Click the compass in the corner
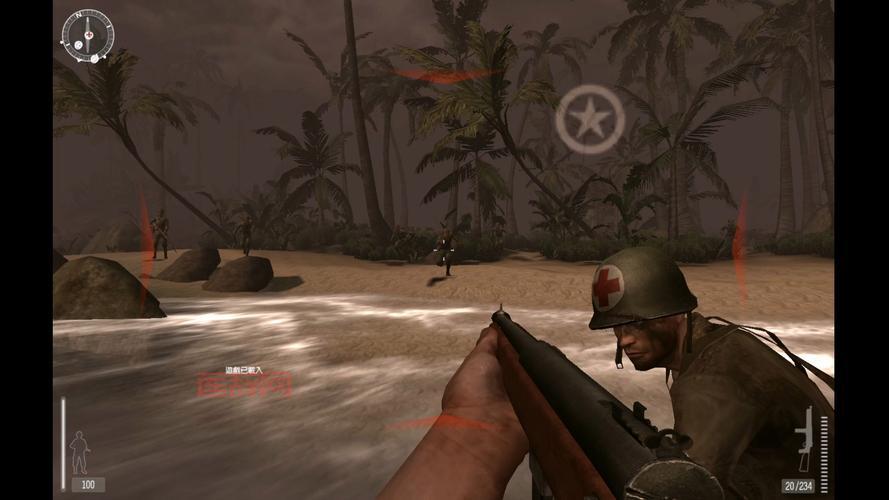This screenshot has height=500, width=889. pyautogui.click(x=88, y=35)
